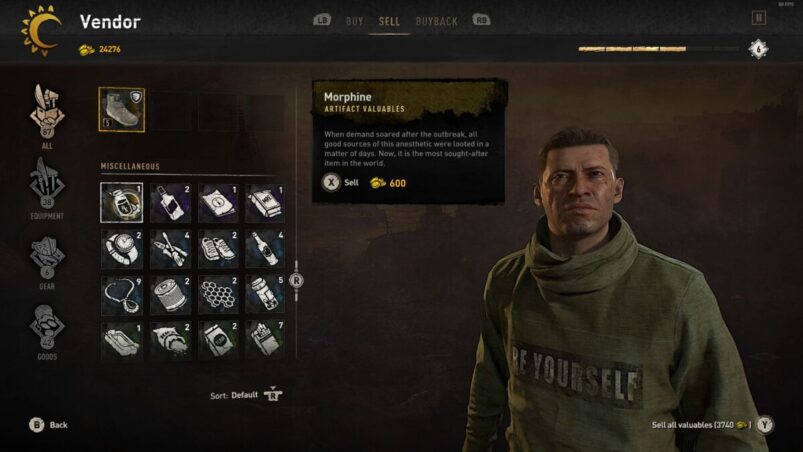Show the ALL items category

click(46, 116)
